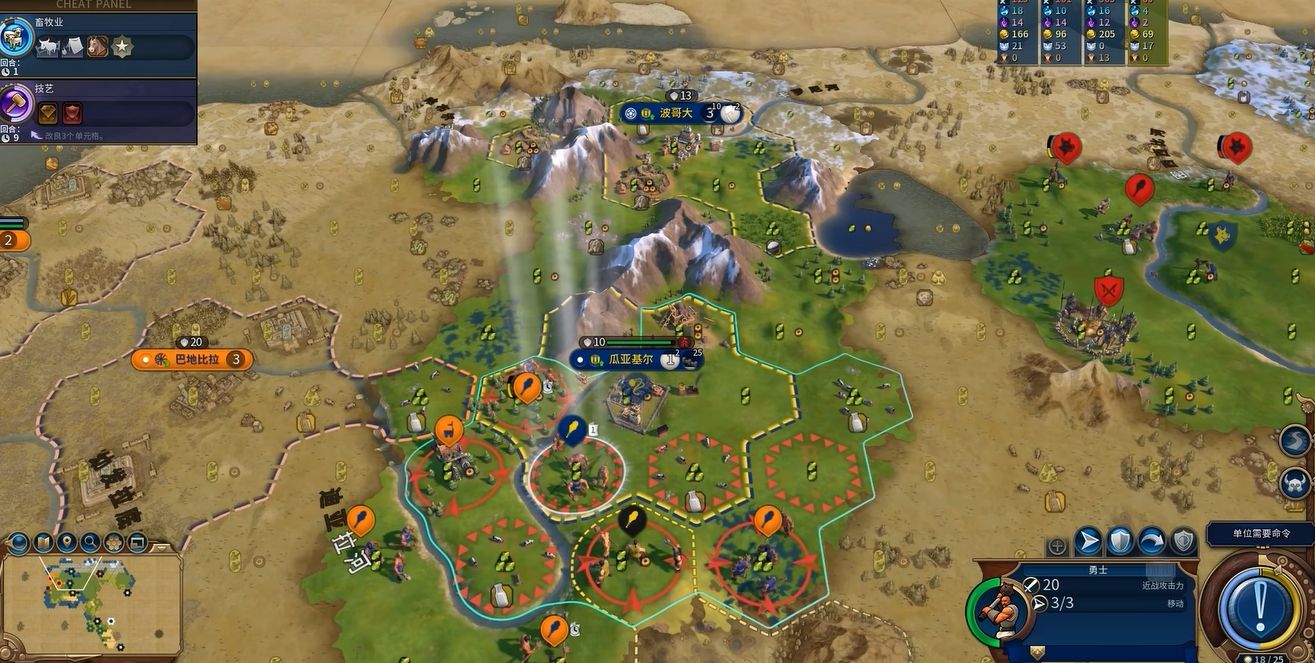
Task: Open the map pin tool
Action: (x=67, y=543)
